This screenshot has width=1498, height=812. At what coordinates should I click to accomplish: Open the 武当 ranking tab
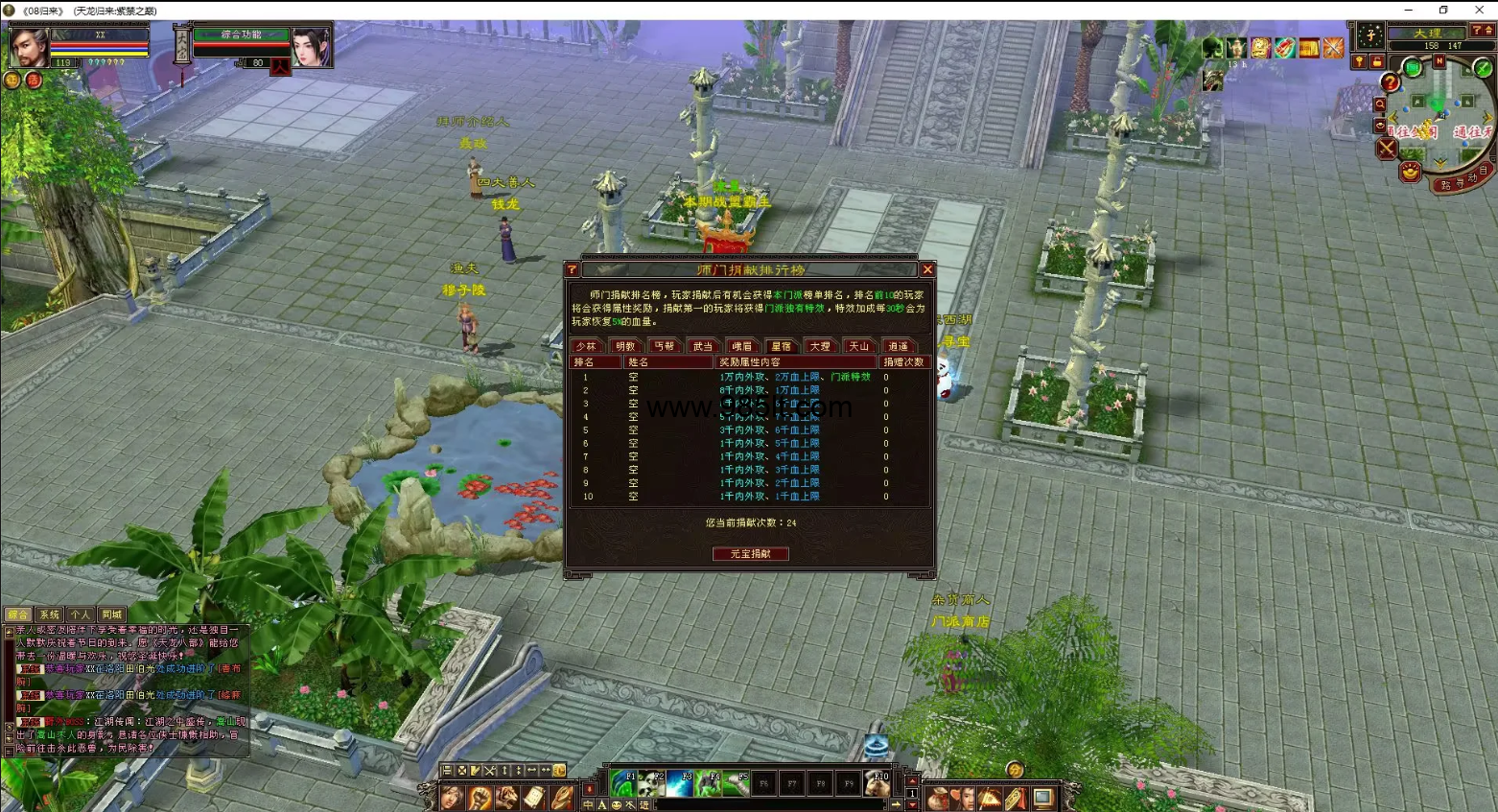(703, 346)
